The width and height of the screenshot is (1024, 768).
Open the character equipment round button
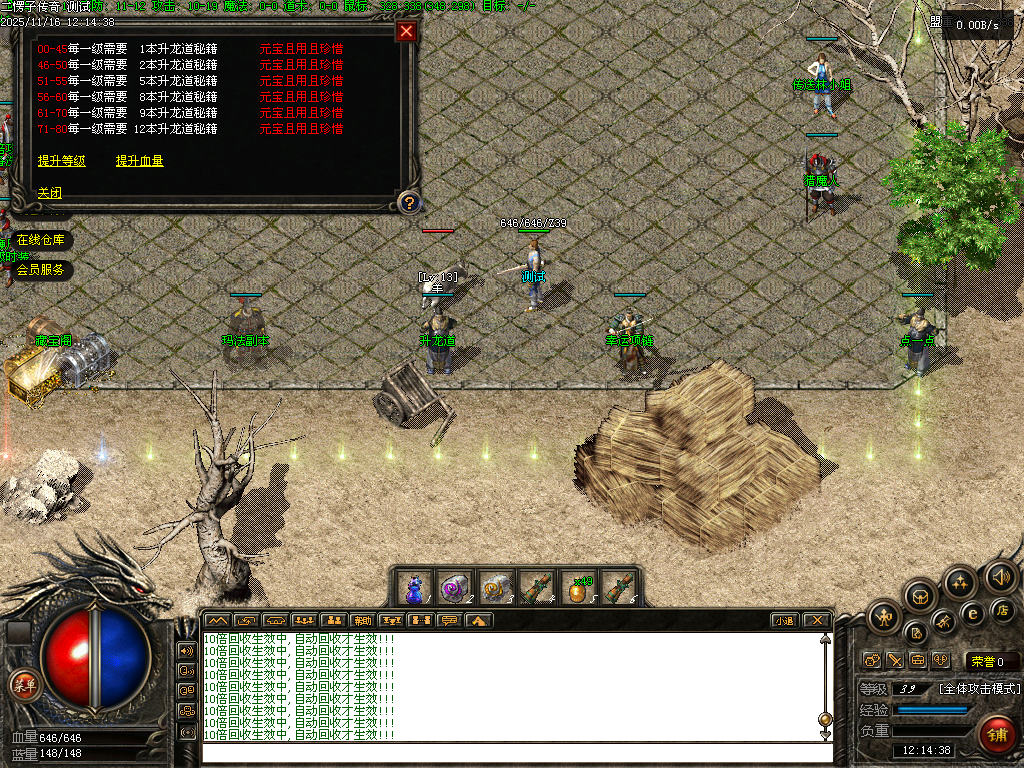click(x=884, y=618)
